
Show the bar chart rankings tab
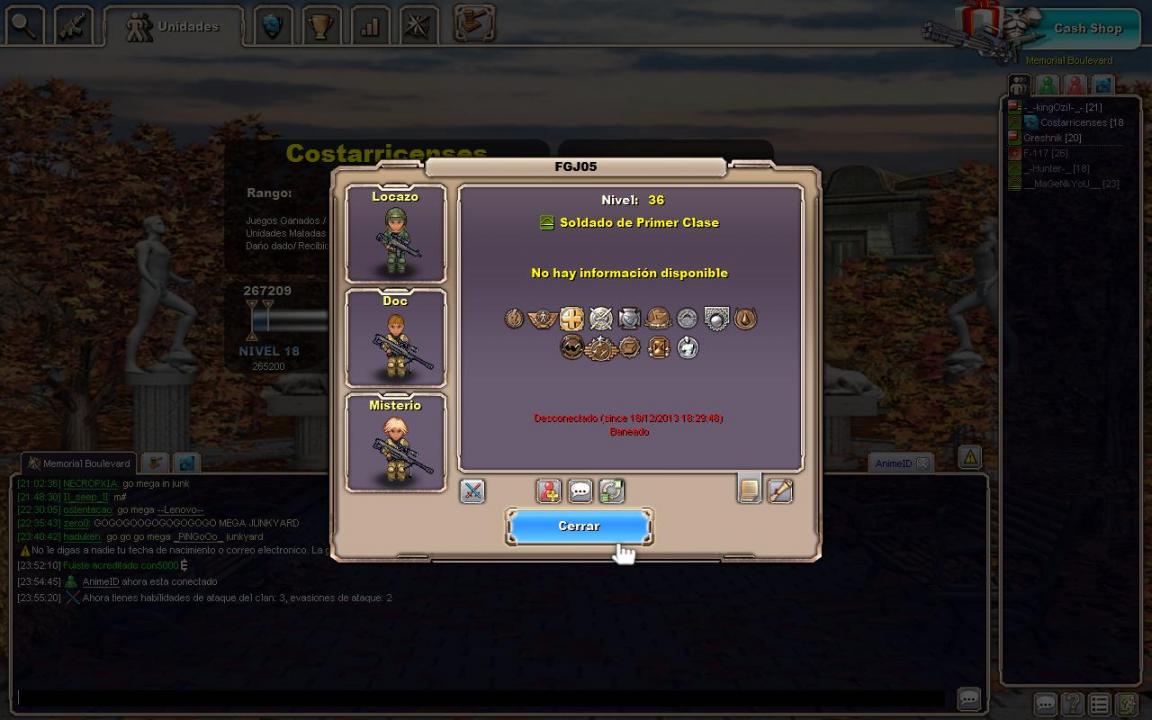click(370, 26)
